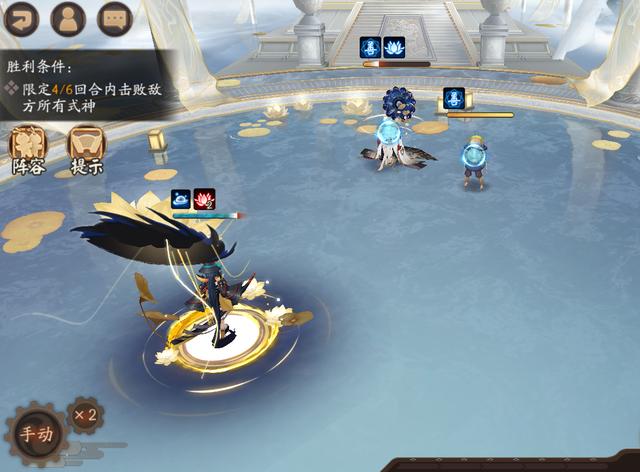Toggle the 手动 manual battle mode
This screenshot has height=472, width=640.
point(36,434)
